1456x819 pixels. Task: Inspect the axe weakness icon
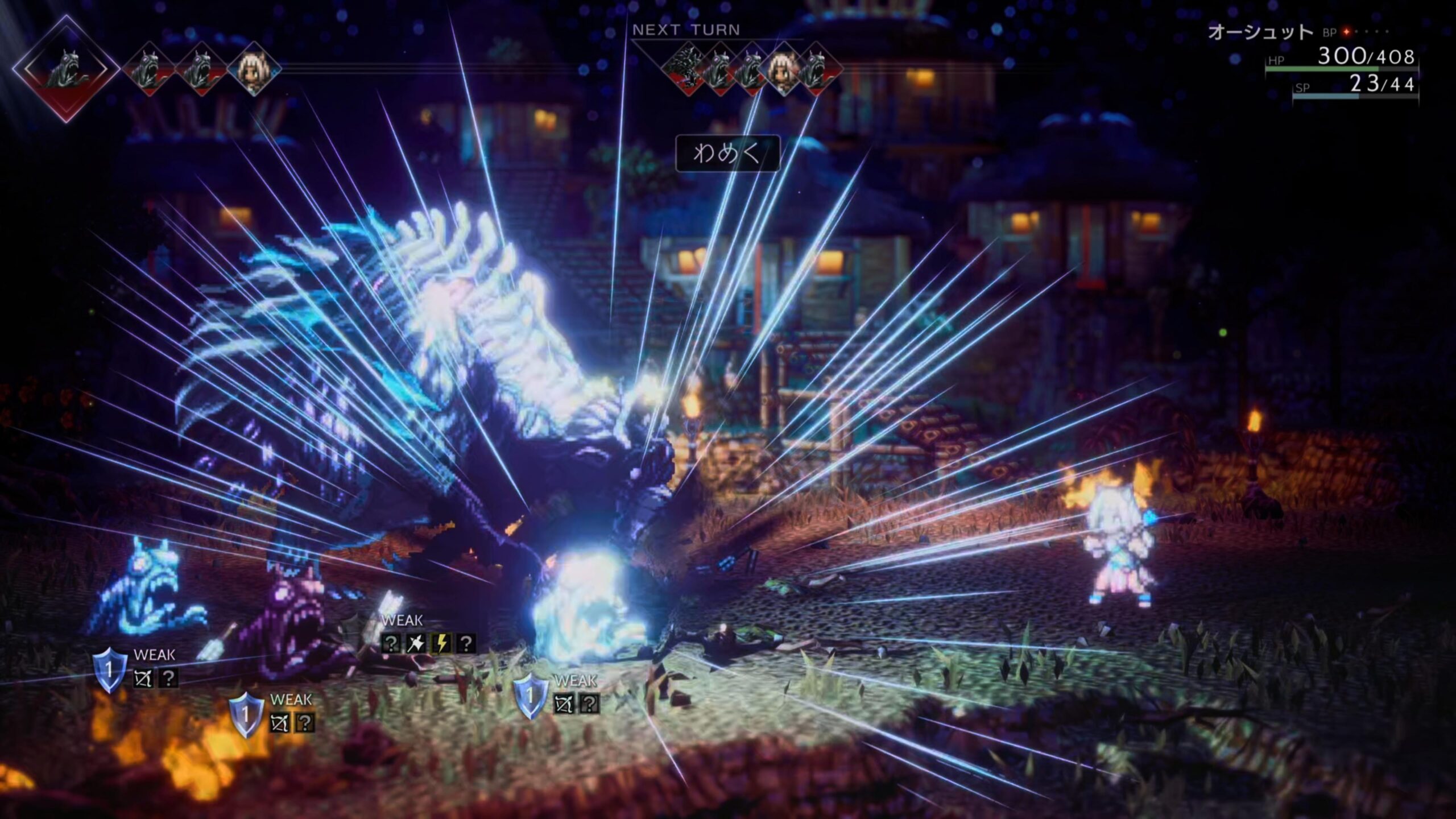click(x=416, y=643)
